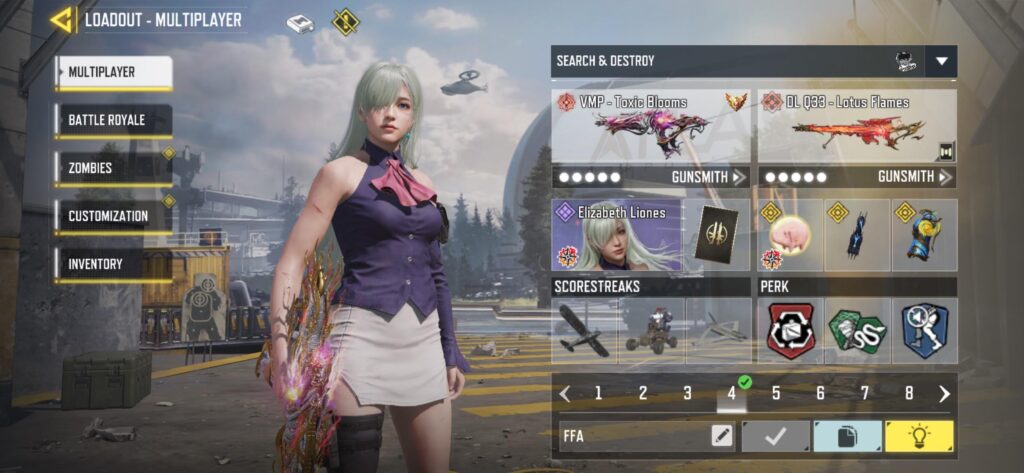
Task: Select the Elizabeth Liones operator card
Action: click(616, 235)
